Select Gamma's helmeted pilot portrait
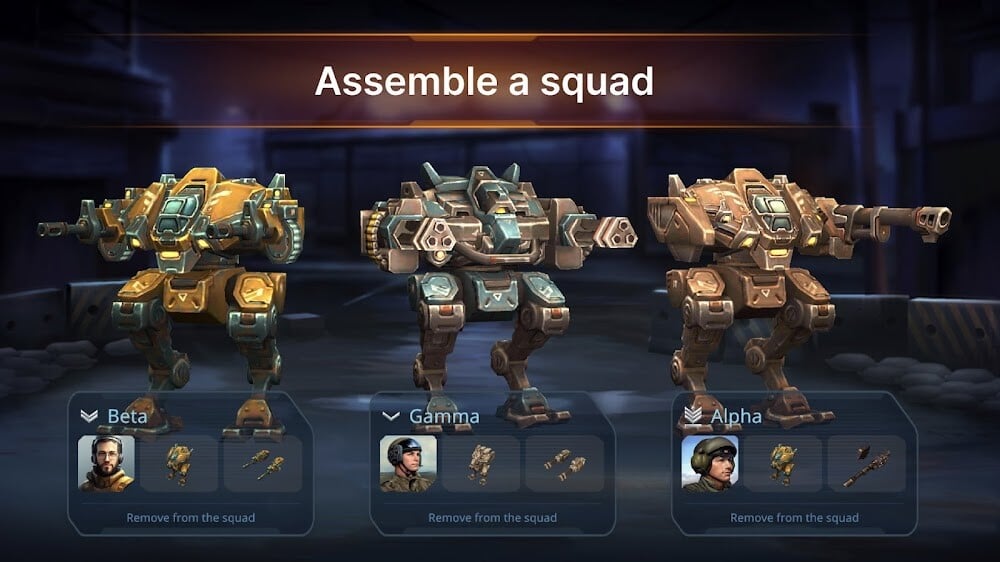 click(x=408, y=463)
